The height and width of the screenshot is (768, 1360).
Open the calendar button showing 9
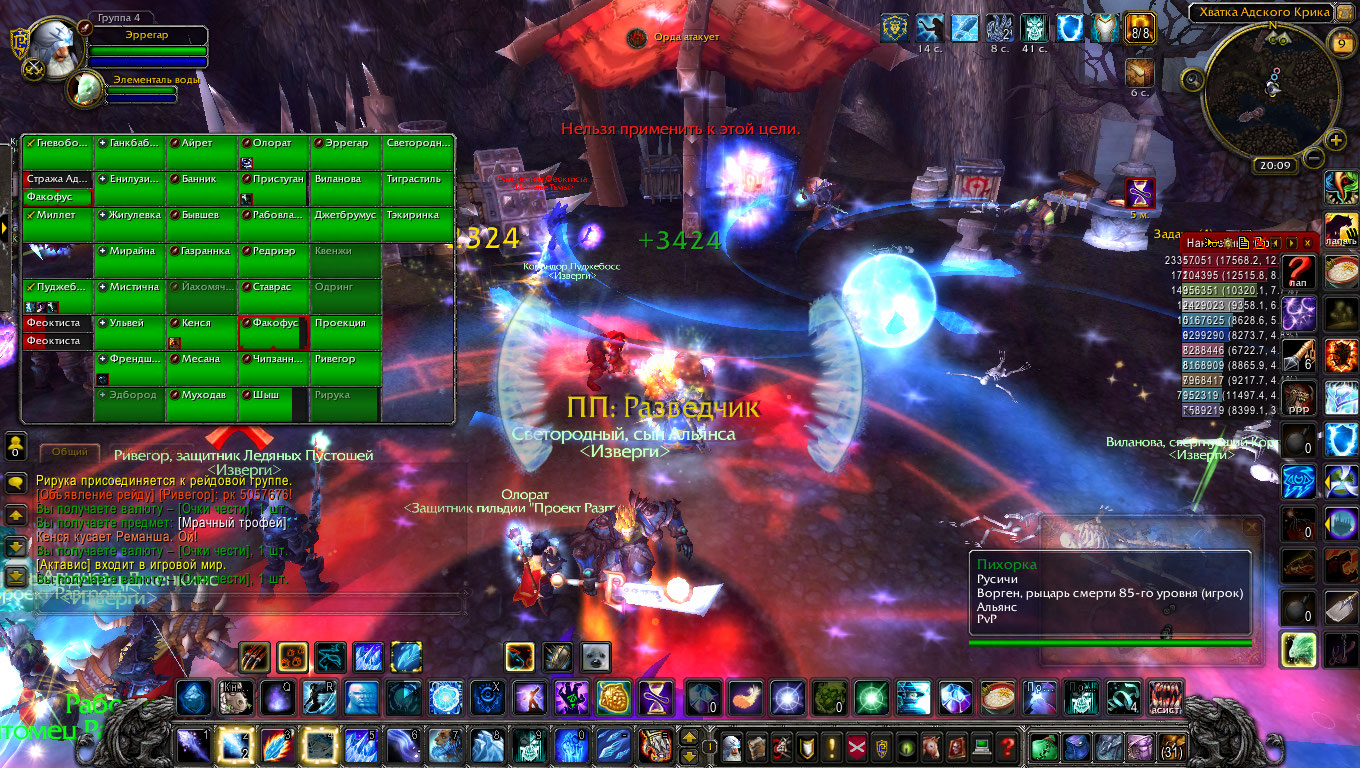pyautogui.click(x=1341, y=43)
